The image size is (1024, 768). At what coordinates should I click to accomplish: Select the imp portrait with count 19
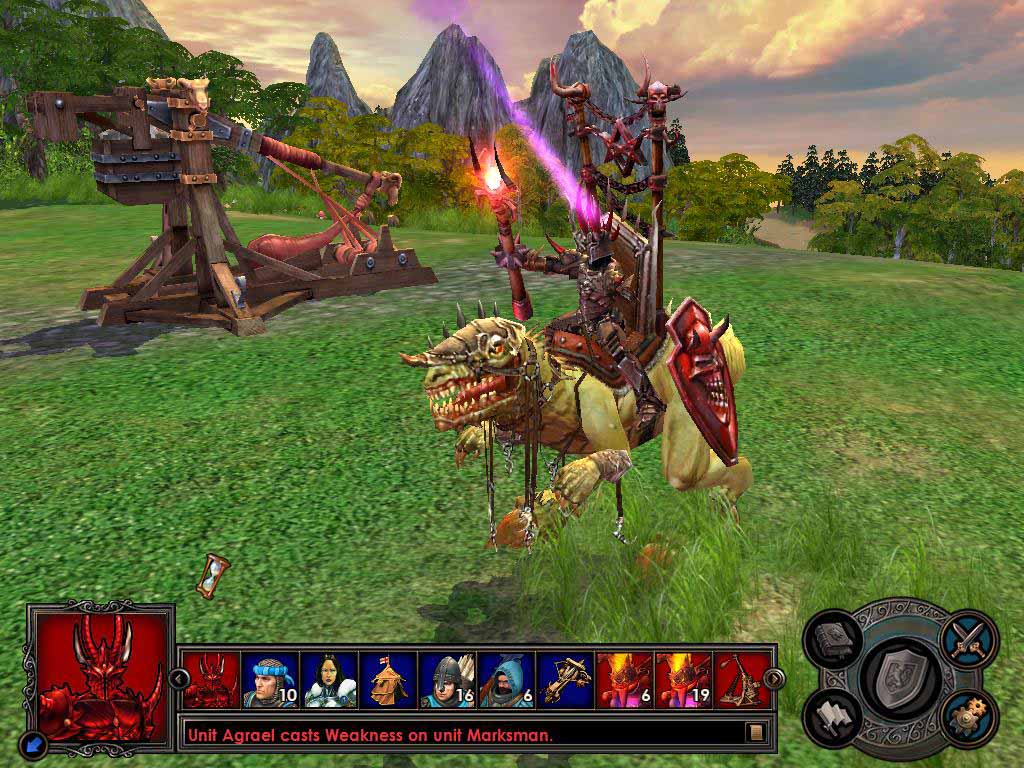pyautogui.click(x=684, y=680)
